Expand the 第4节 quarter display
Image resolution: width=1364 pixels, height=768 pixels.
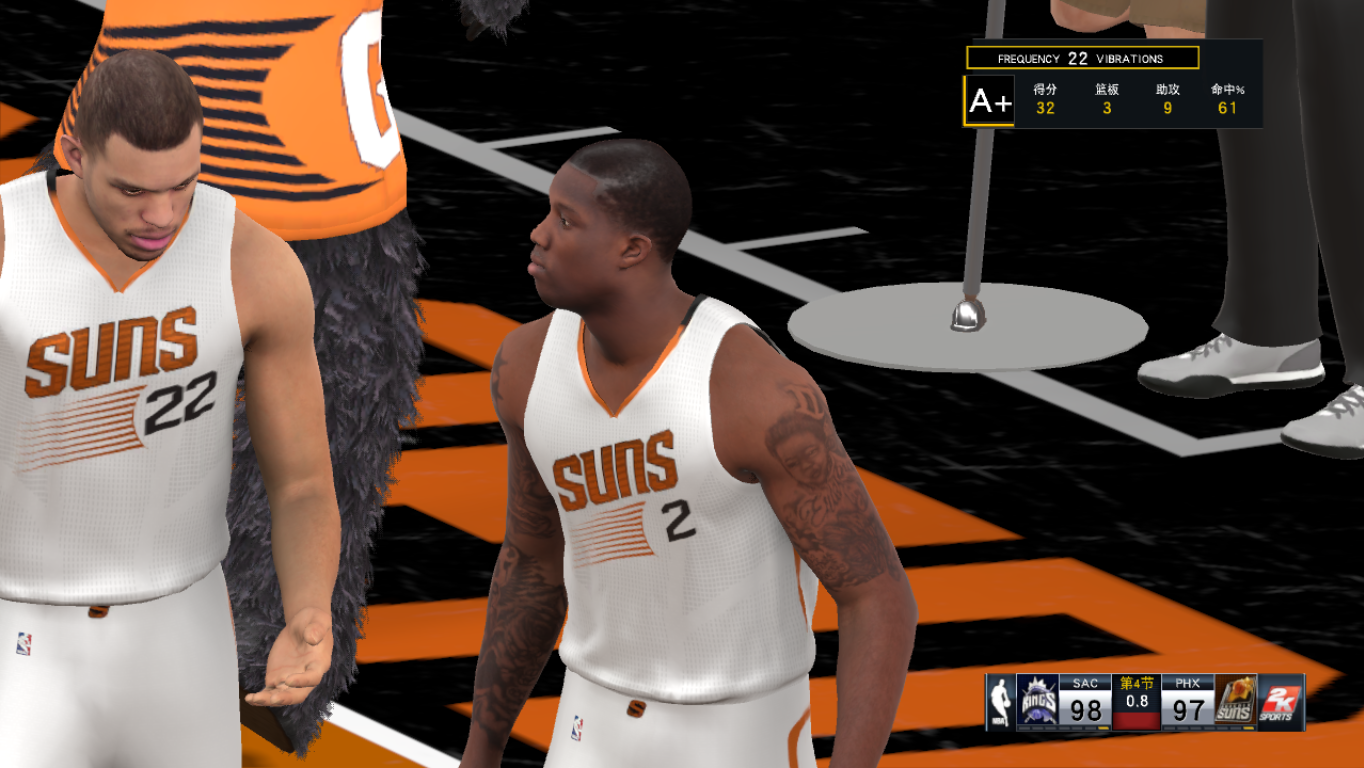pyautogui.click(x=1136, y=681)
